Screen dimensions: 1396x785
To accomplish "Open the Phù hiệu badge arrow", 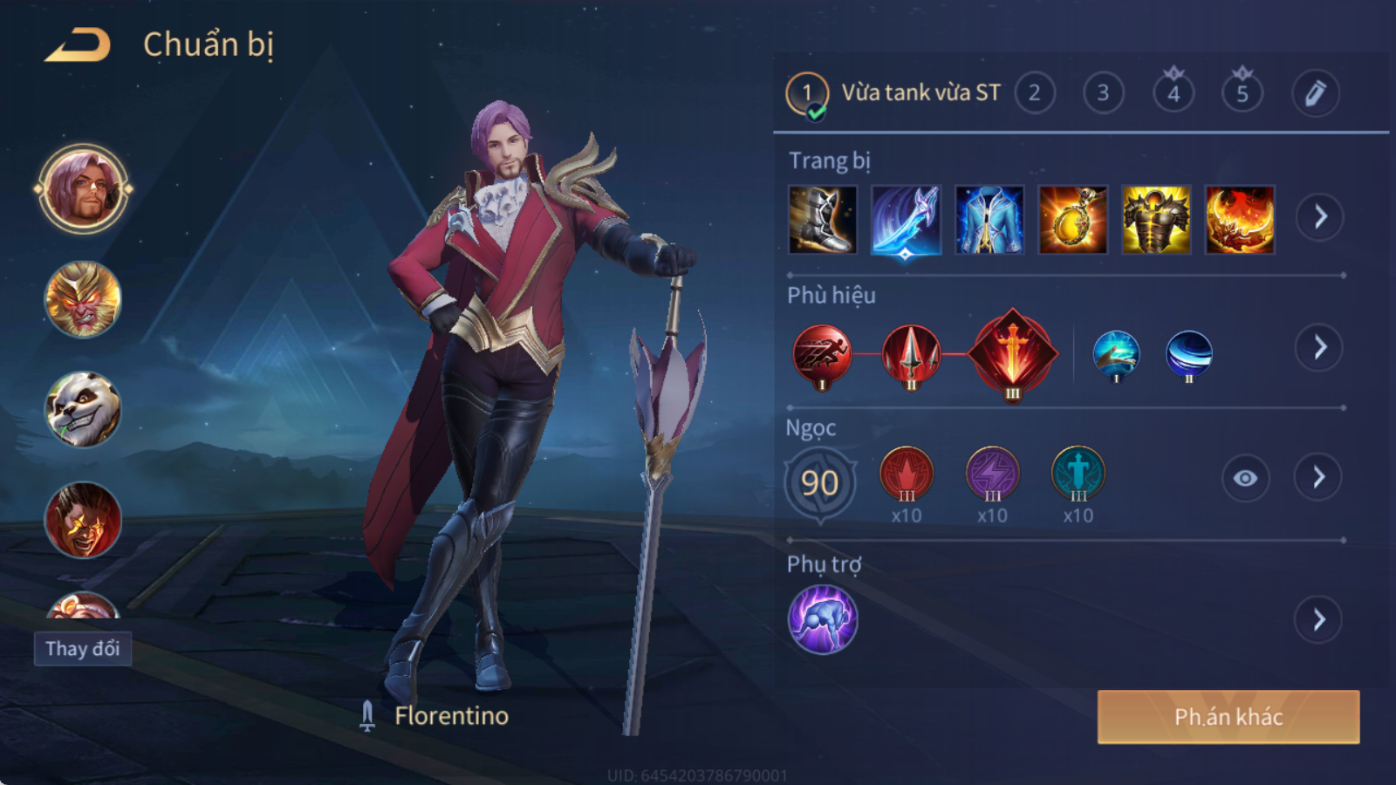I will [x=1320, y=348].
